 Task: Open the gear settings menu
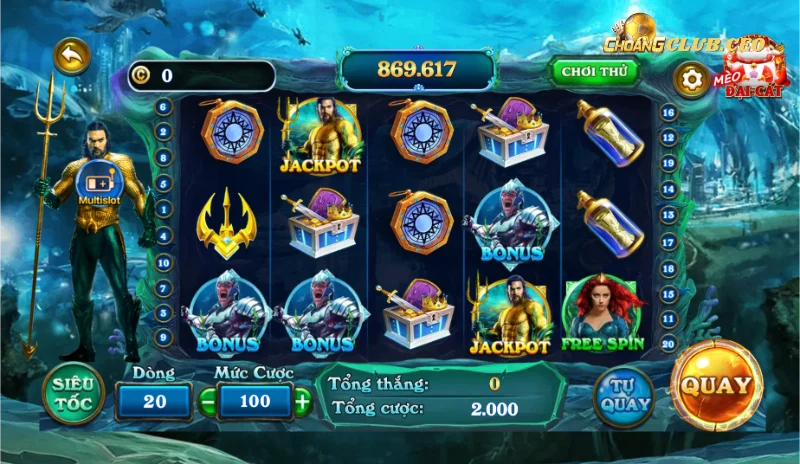pyautogui.click(x=692, y=78)
